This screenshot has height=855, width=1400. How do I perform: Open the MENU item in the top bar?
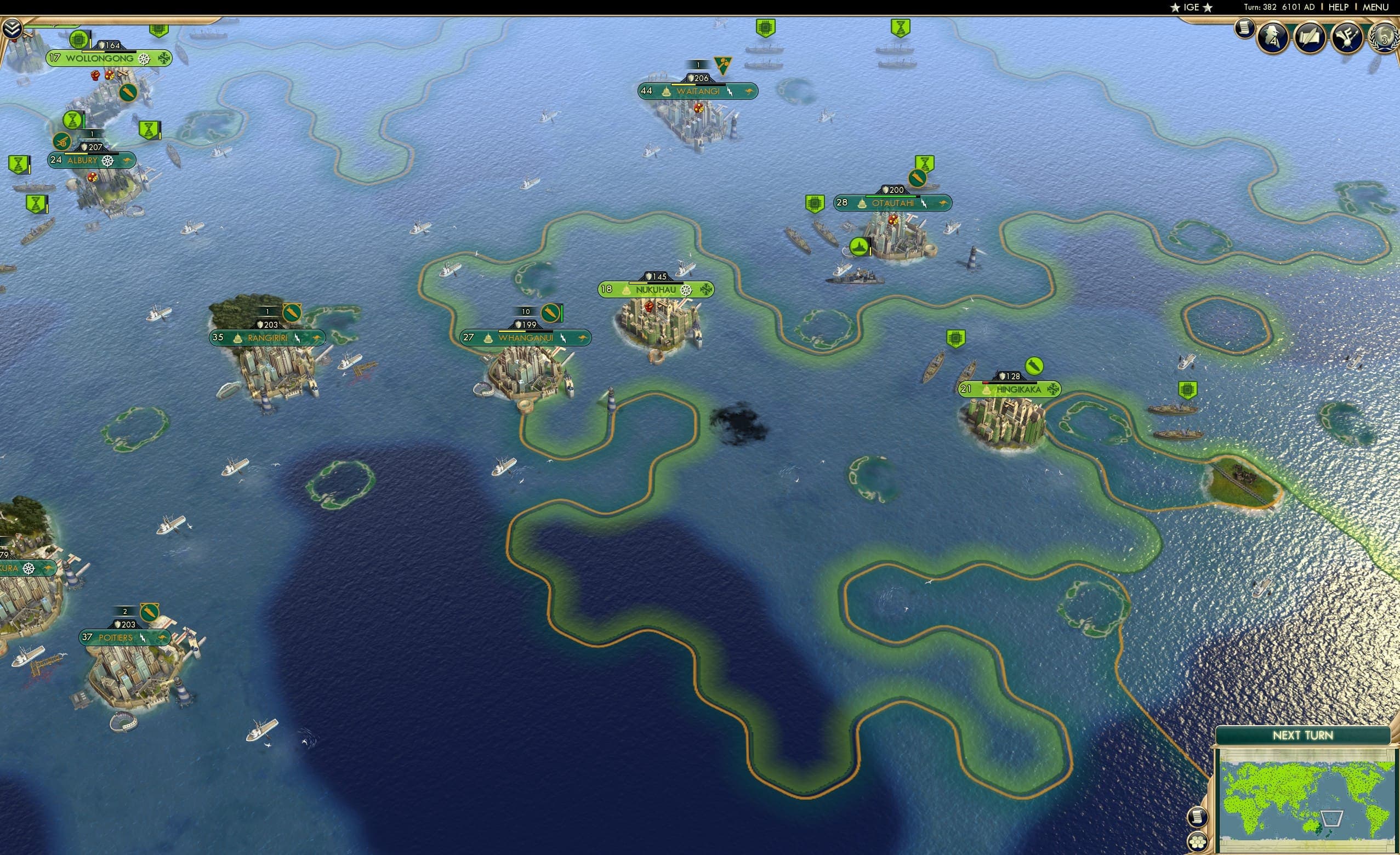[x=1375, y=7]
